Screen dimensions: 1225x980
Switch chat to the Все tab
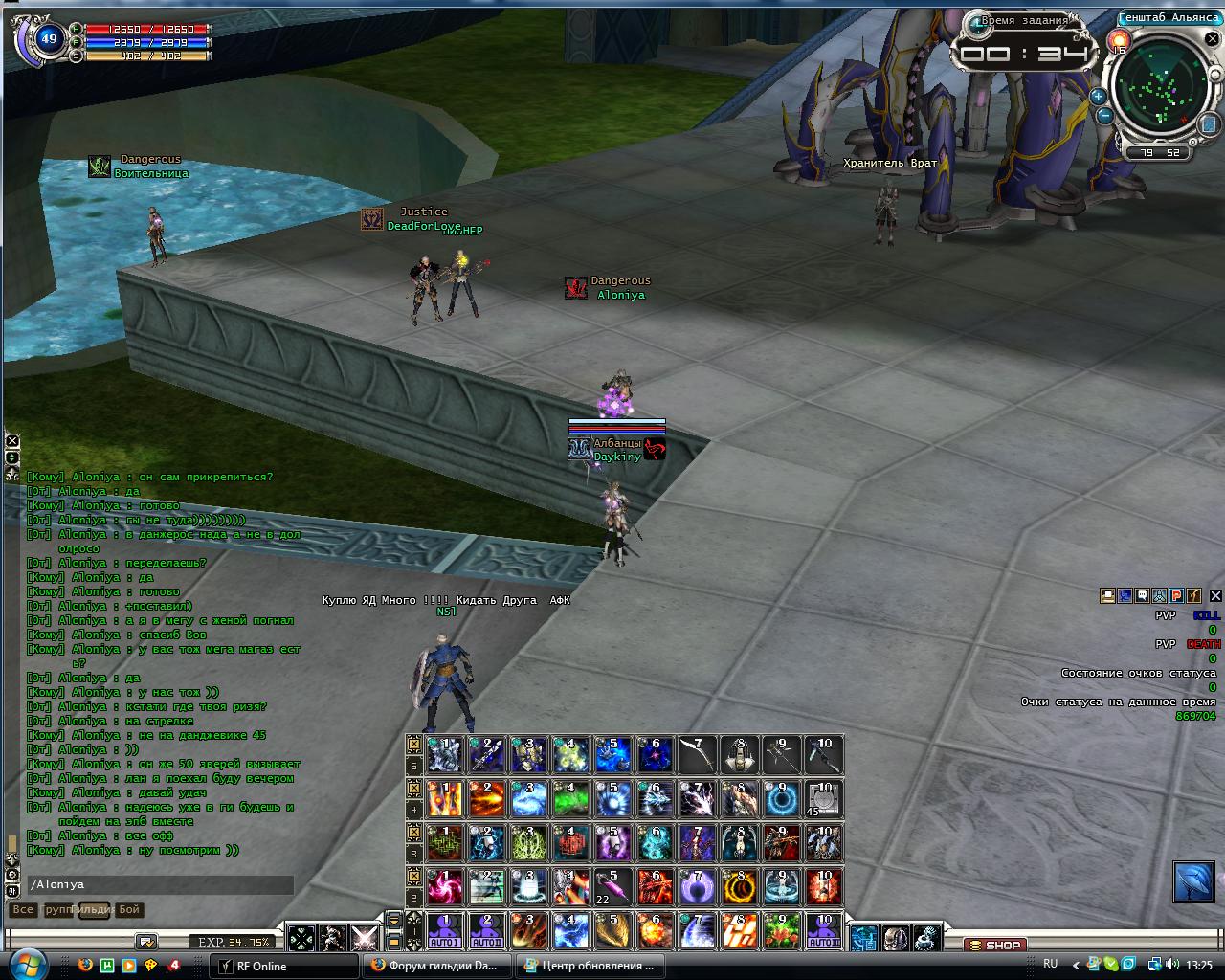[x=22, y=910]
